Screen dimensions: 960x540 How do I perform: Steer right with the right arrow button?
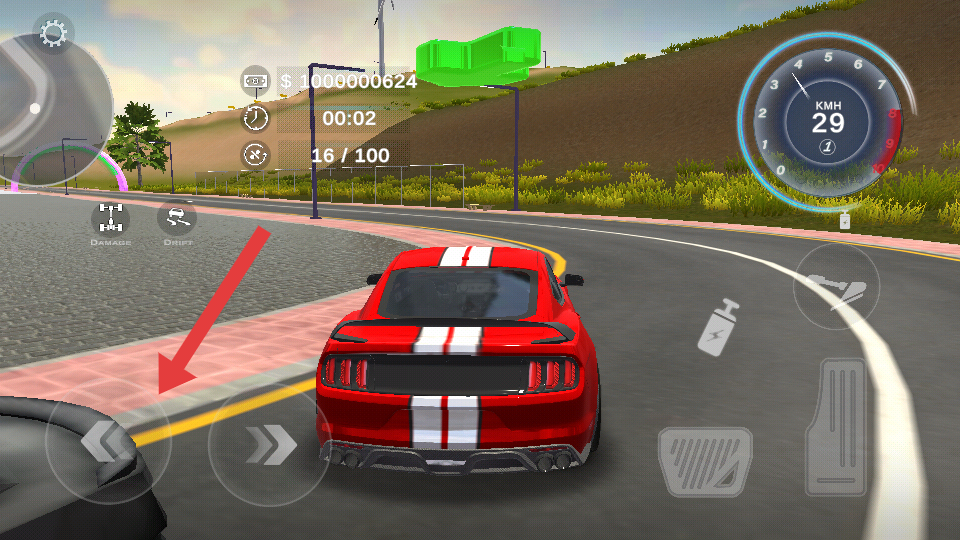269,443
